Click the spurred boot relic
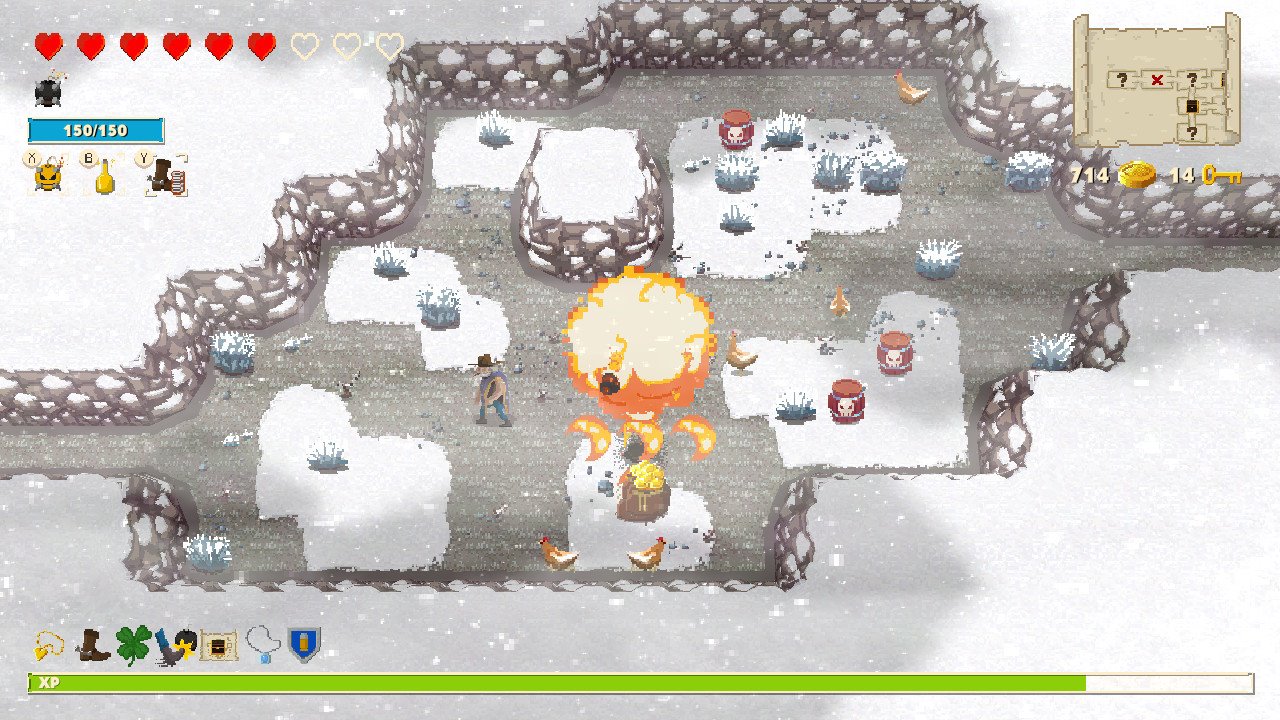1280x720 pixels. [x=90, y=645]
